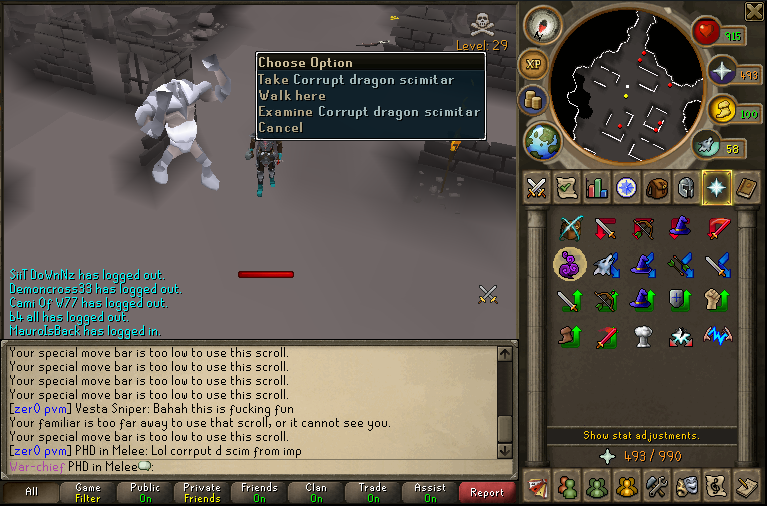Take the Corrupt dragon scimitar
Screen dimensions: 767x506
[x=355, y=80]
